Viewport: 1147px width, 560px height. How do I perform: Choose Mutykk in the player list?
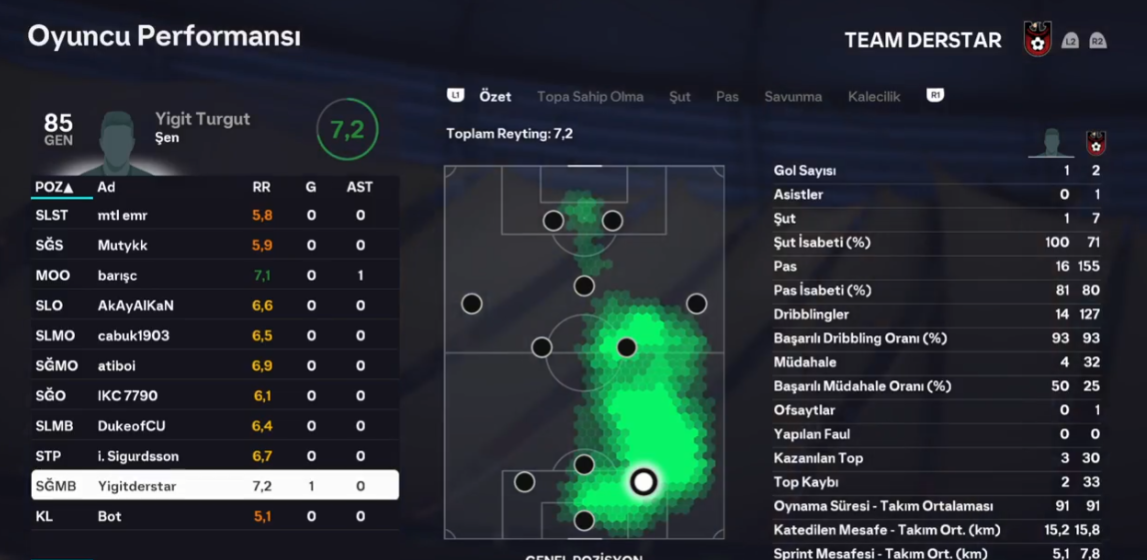point(215,245)
